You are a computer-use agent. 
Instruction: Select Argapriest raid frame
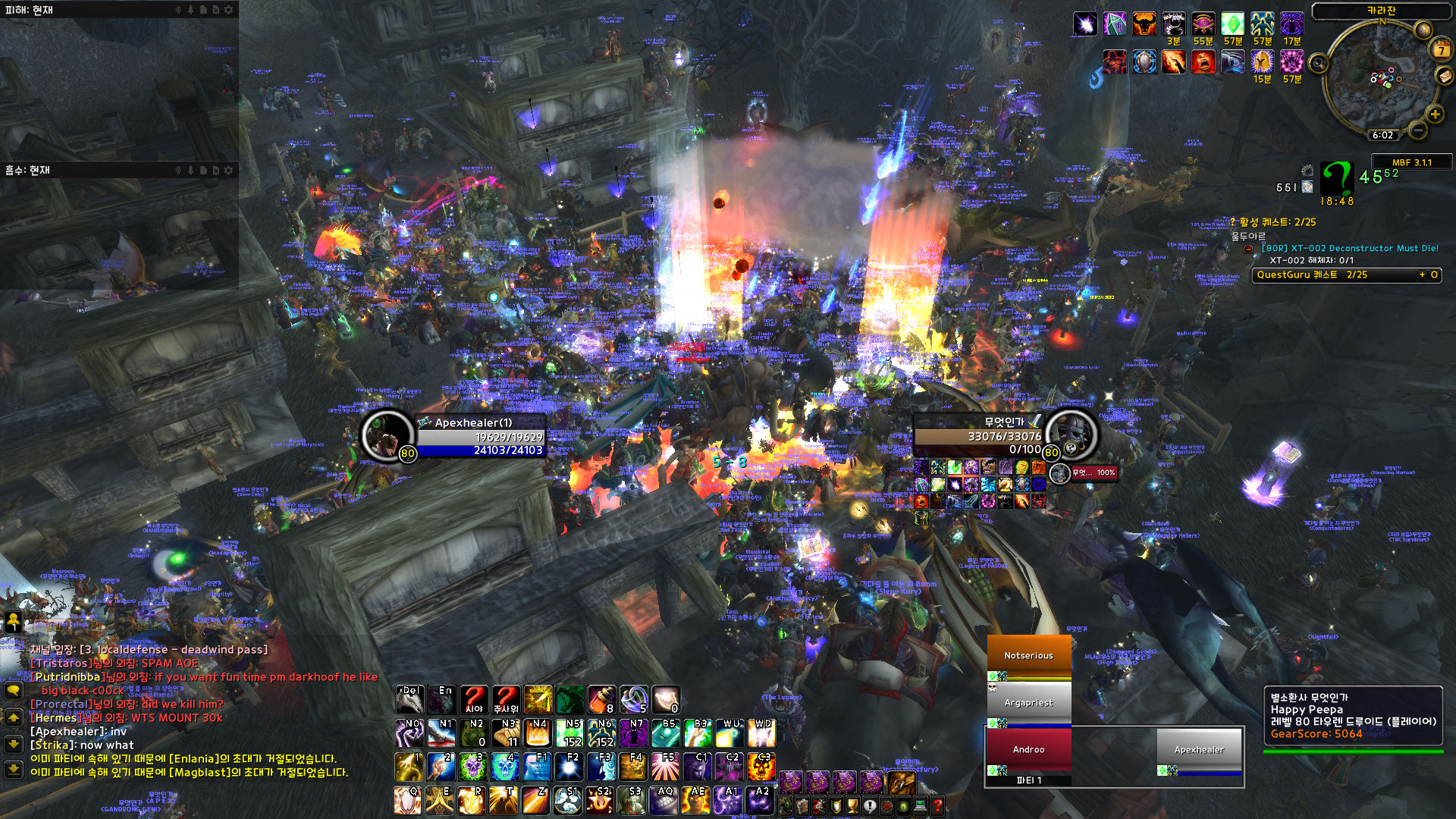coord(1028,703)
